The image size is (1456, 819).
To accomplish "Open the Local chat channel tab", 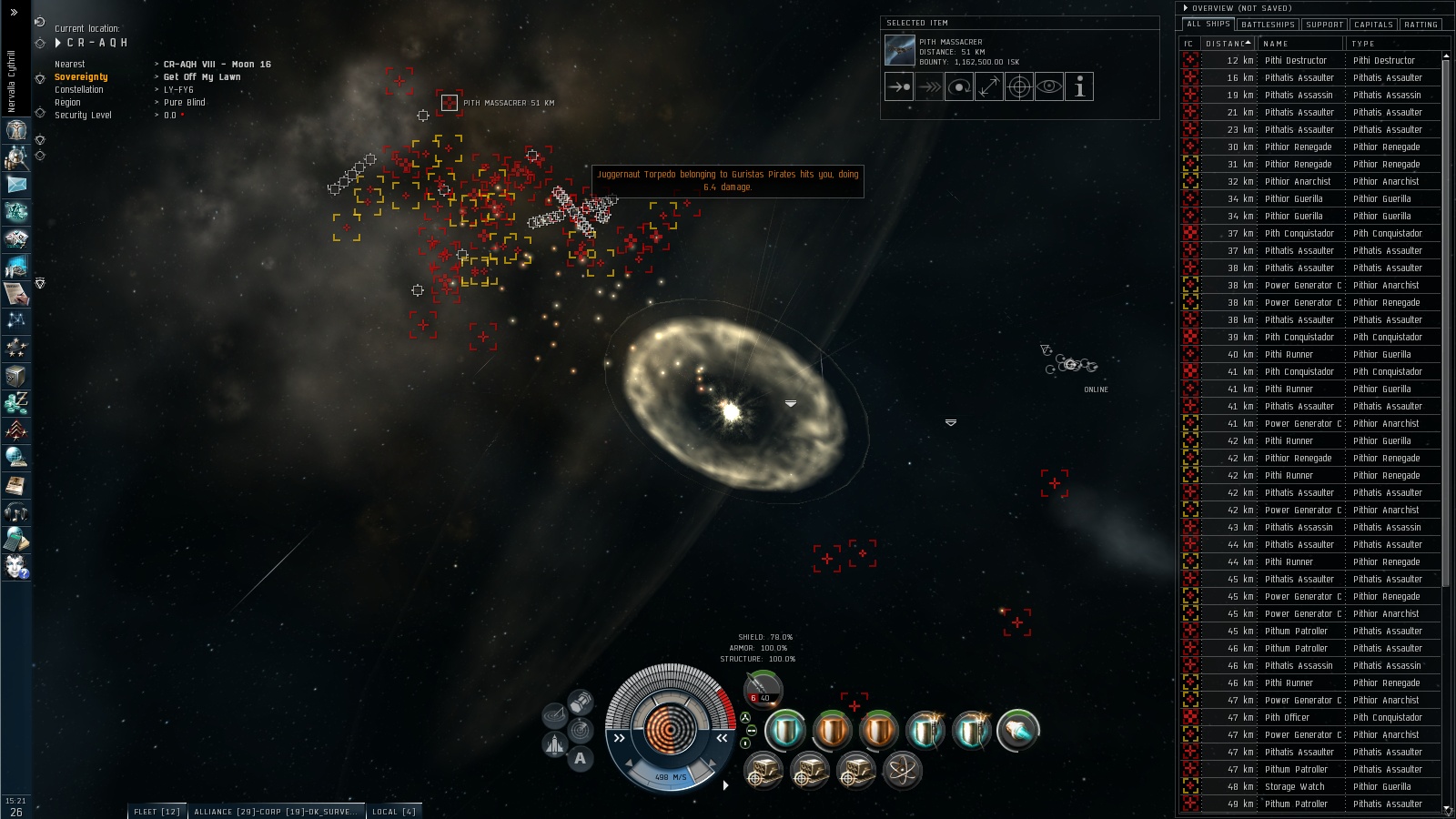I will point(393,812).
